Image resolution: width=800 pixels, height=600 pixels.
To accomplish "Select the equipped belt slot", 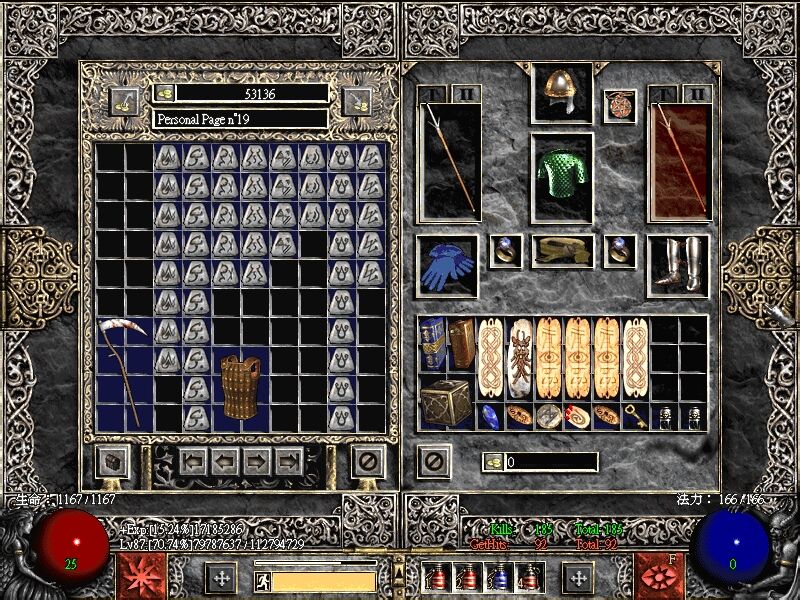I will pyautogui.click(x=561, y=250).
